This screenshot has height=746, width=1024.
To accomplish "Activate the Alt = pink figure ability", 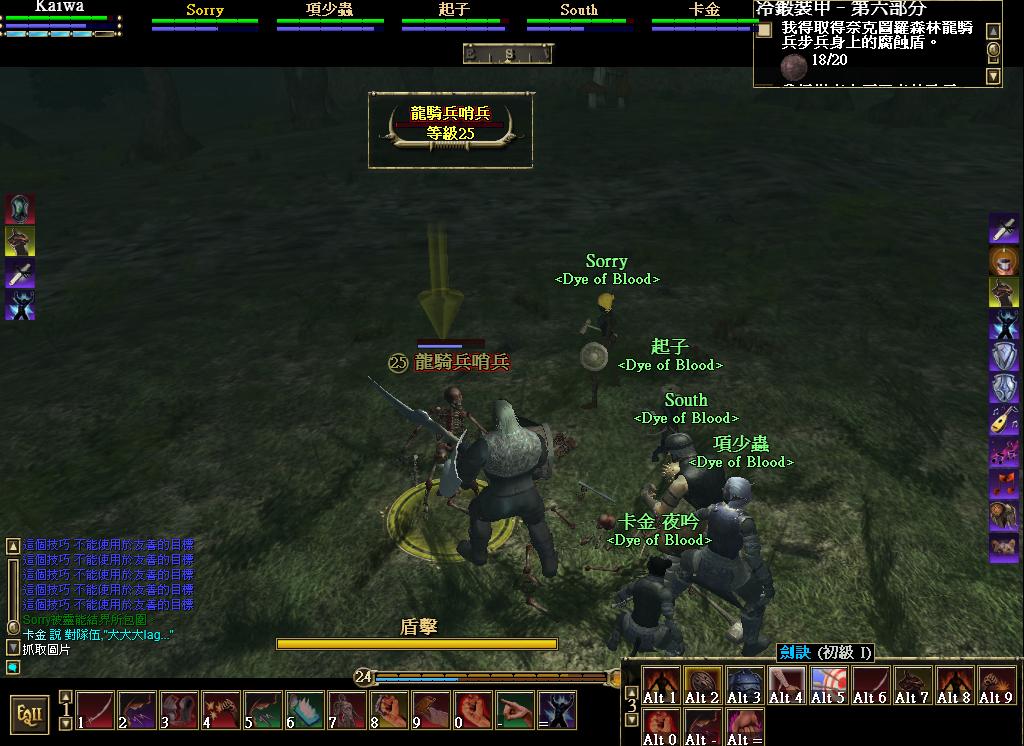I will [744, 727].
